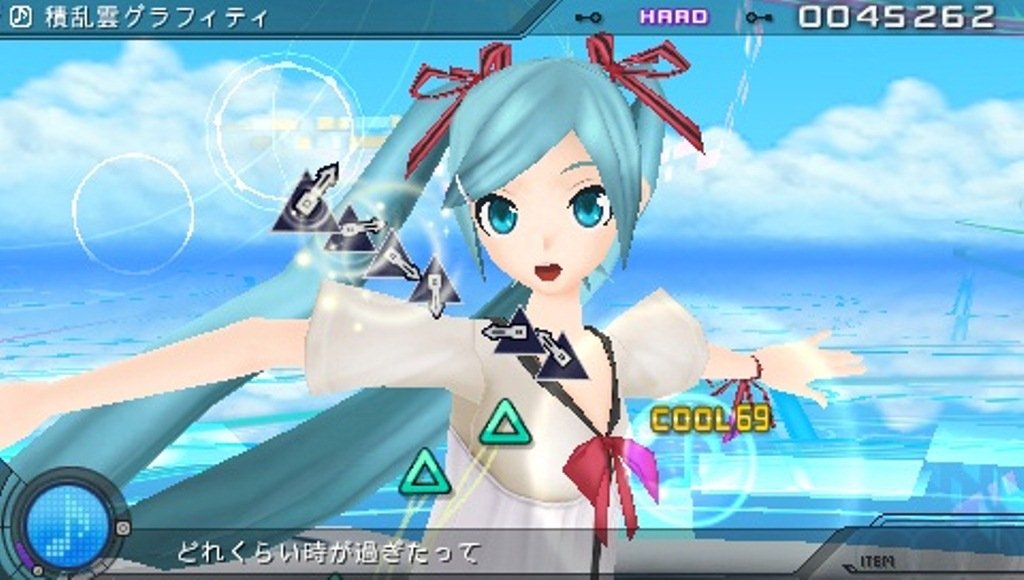Click the music note icon beside the song title
The image size is (1024, 580).
19,18
